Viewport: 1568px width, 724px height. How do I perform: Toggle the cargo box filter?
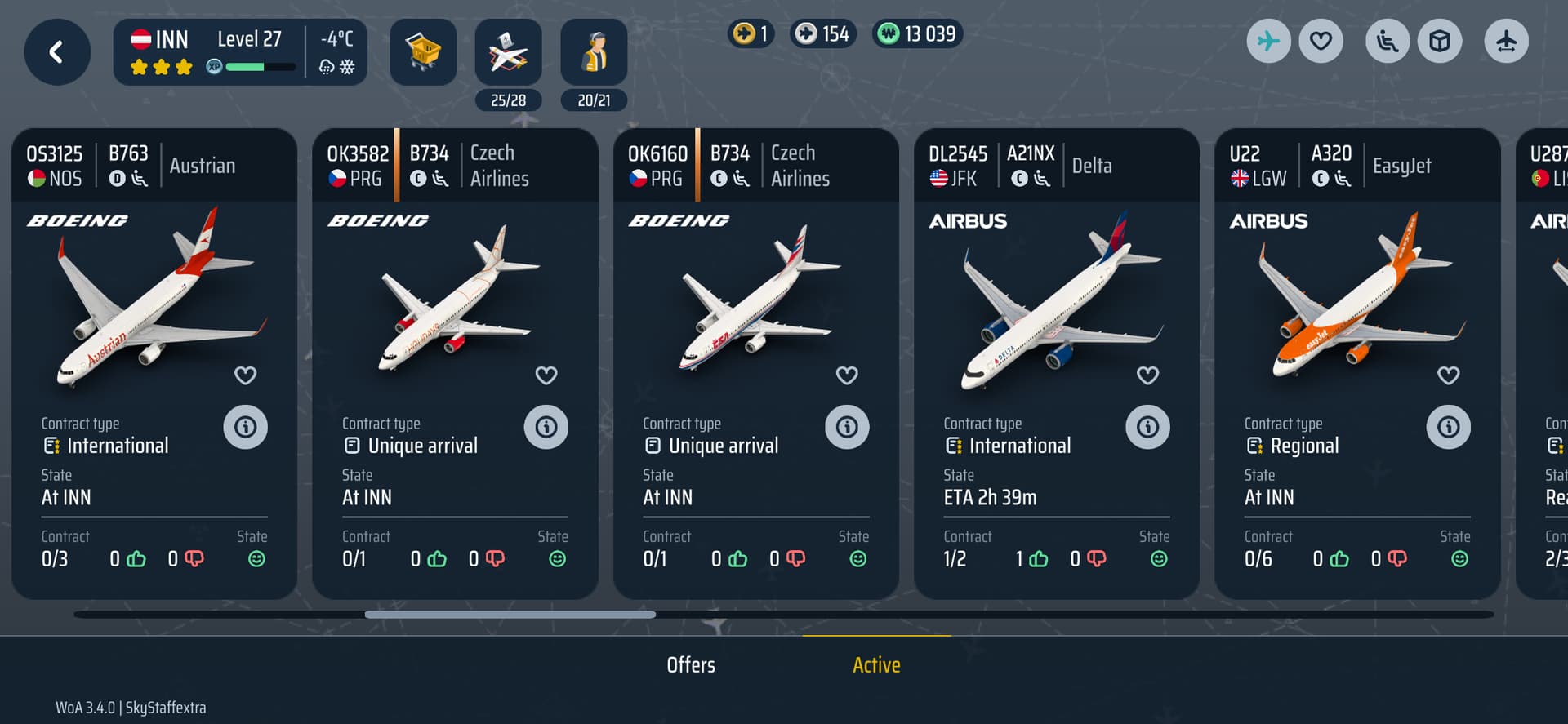pos(1440,41)
